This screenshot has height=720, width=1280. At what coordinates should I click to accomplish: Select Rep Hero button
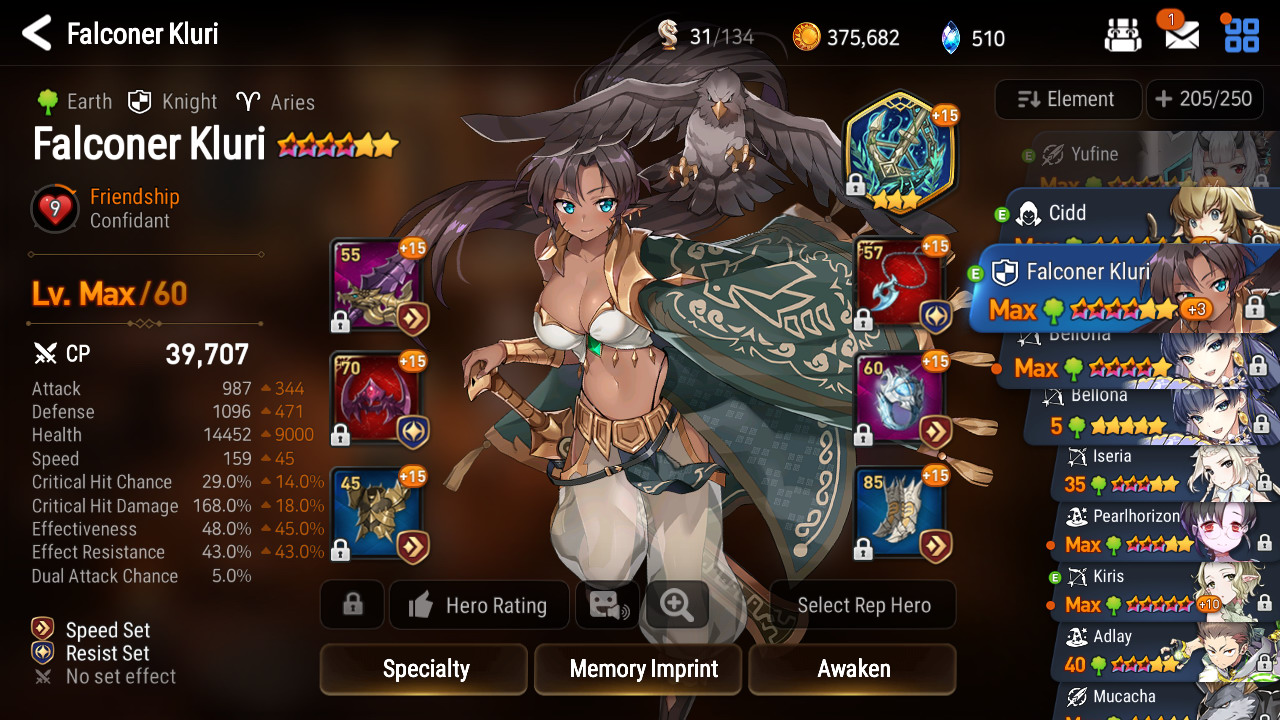click(x=863, y=605)
